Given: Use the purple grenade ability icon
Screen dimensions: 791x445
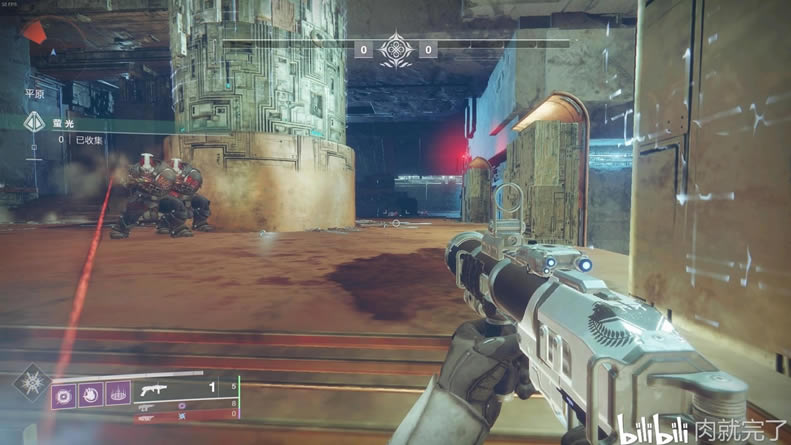Looking at the screenshot, I should [64, 395].
